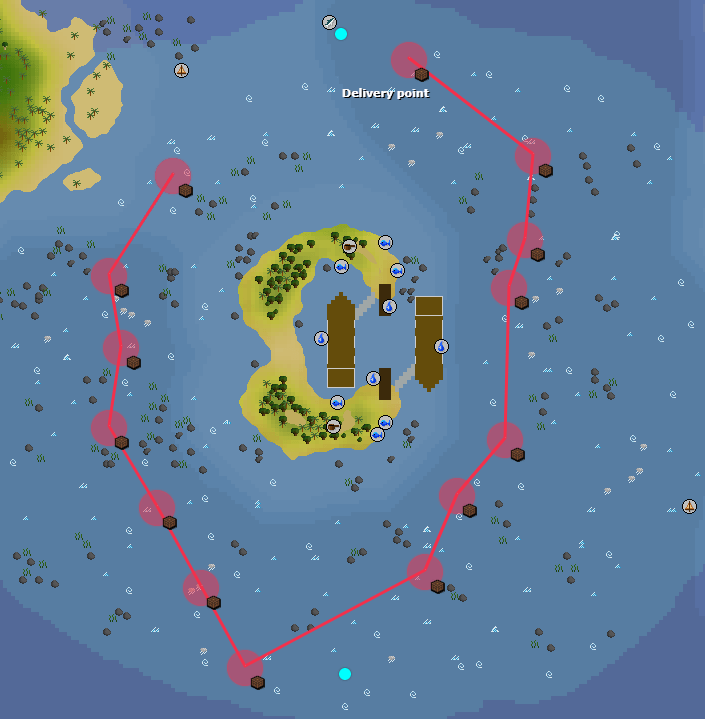The height and width of the screenshot is (719, 705).
Task: Select the cyan dot near the map's top edge
Action: click(x=341, y=34)
